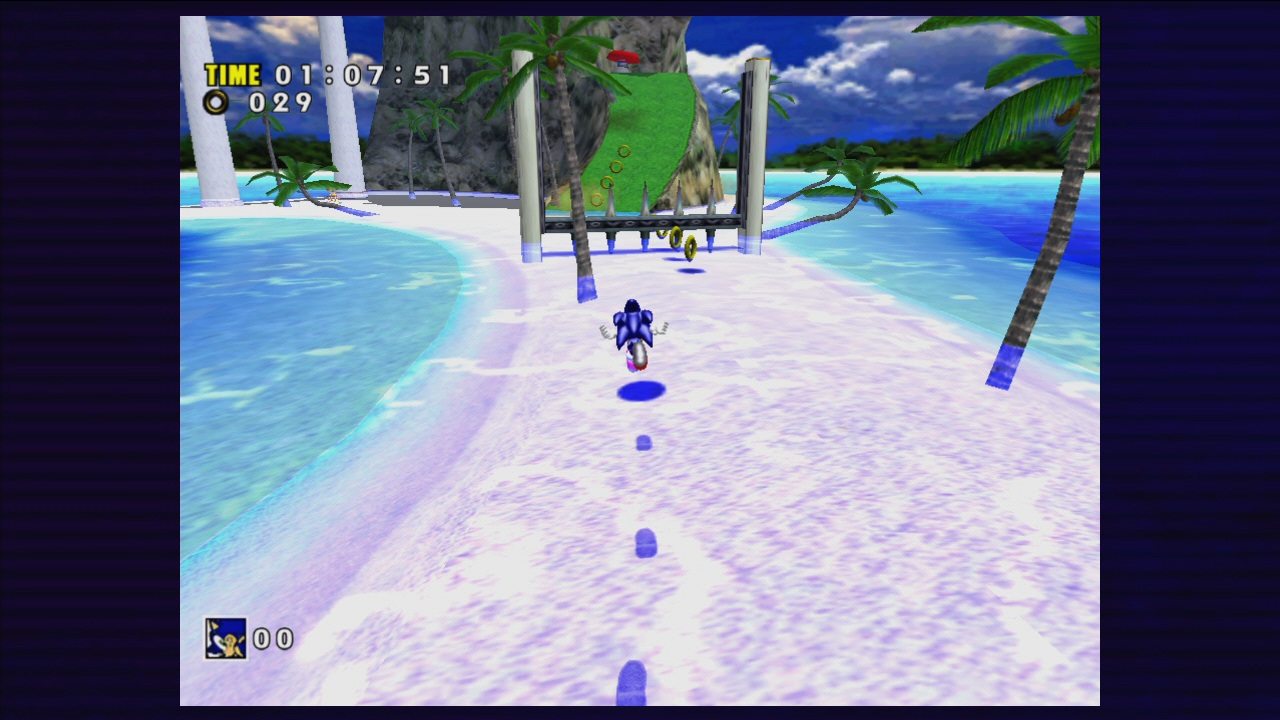This screenshot has height=720, width=1280.
Task: Expand the lives counter showing 00
Action: pos(272,640)
